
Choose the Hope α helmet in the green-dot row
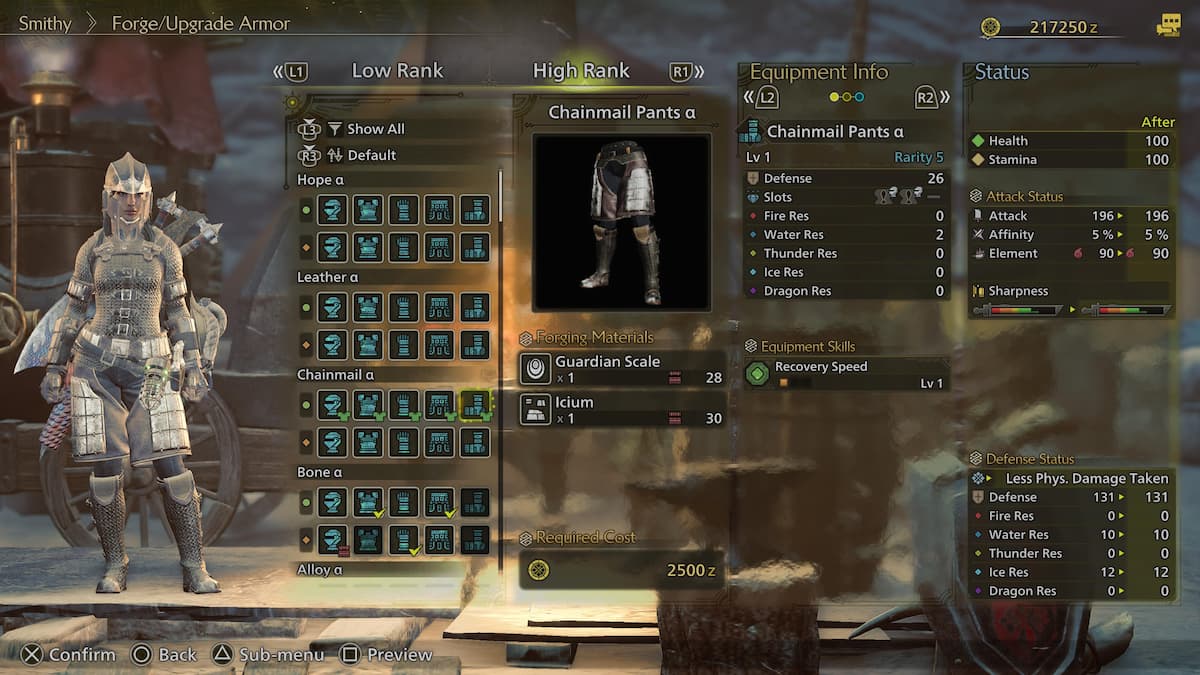pos(332,210)
